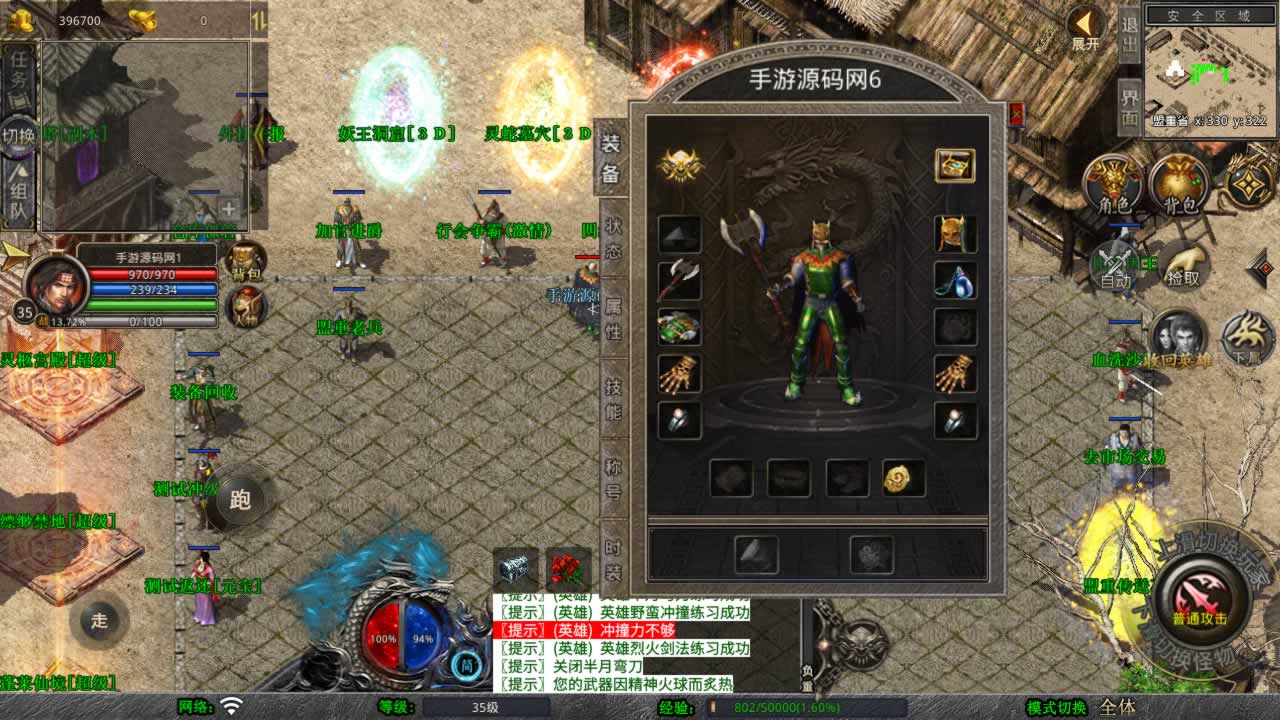Screen dimensions: 1280x720
Task: Click the green armor equipment slot
Action: pos(679,327)
